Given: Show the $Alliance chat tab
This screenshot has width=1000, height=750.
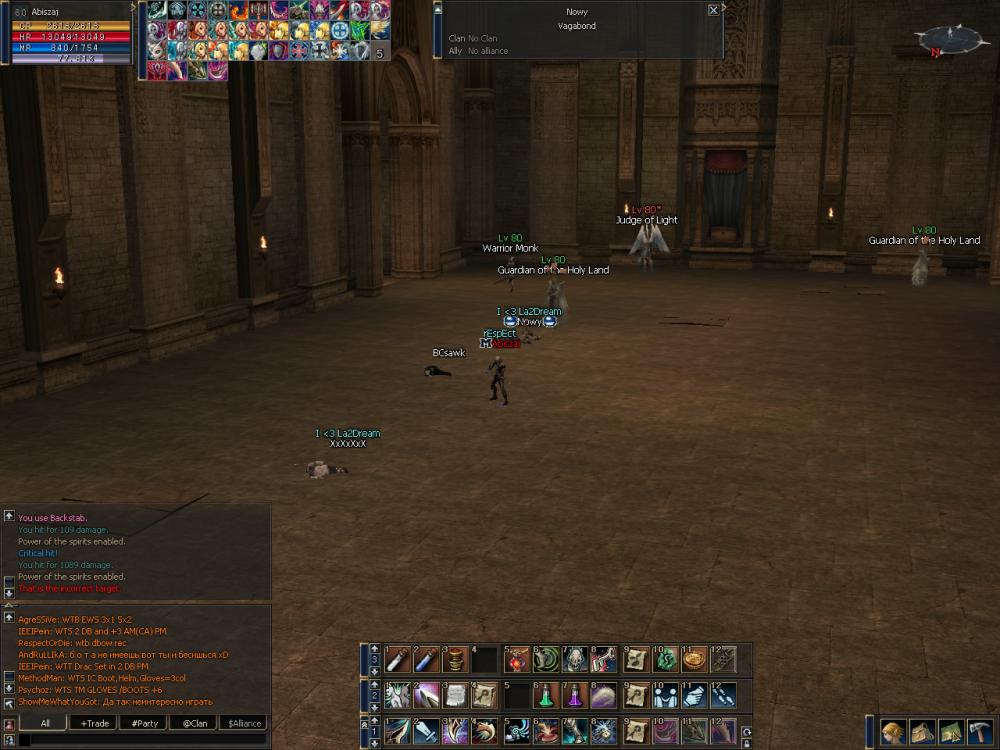Looking at the screenshot, I should (244, 723).
